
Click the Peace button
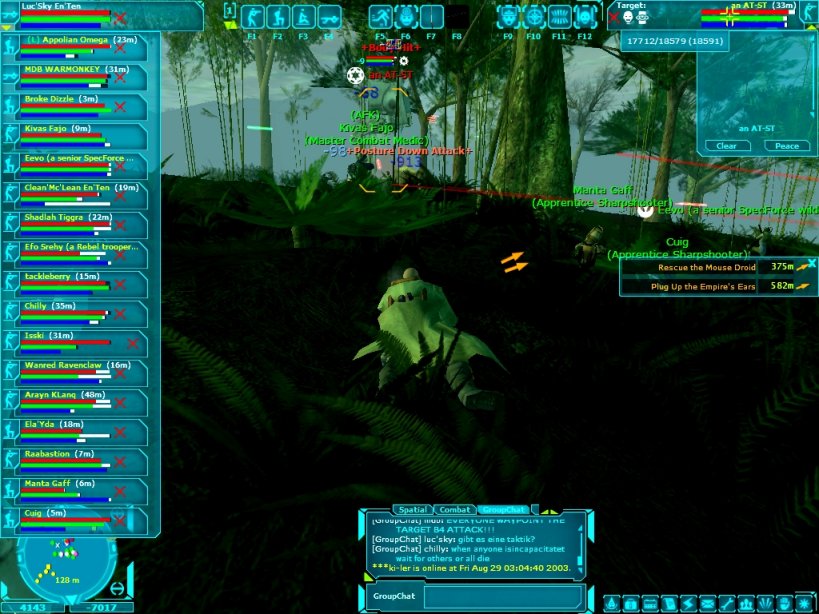pos(787,146)
